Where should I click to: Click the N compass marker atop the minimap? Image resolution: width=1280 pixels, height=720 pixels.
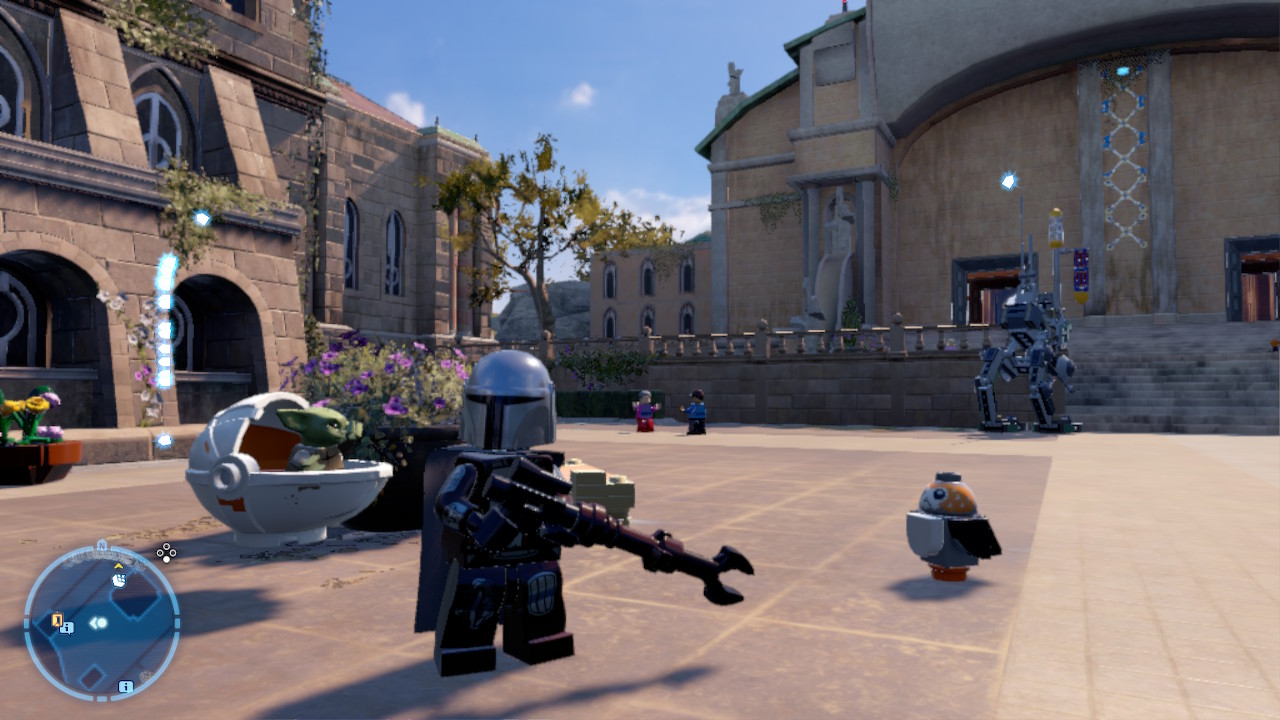(102, 545)
